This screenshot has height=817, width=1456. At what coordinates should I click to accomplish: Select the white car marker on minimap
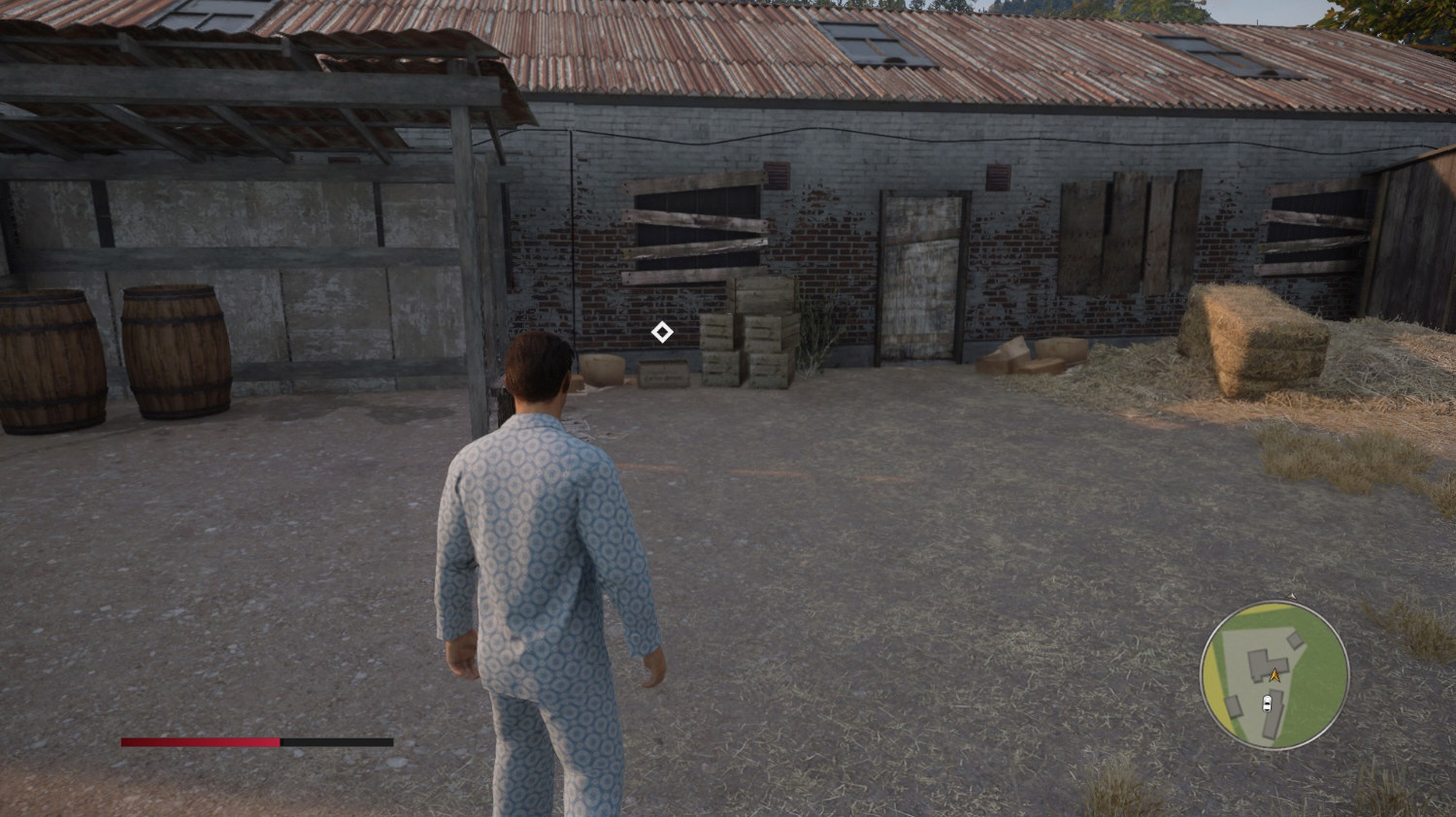pyautogui.click(x=1266, y=703)
